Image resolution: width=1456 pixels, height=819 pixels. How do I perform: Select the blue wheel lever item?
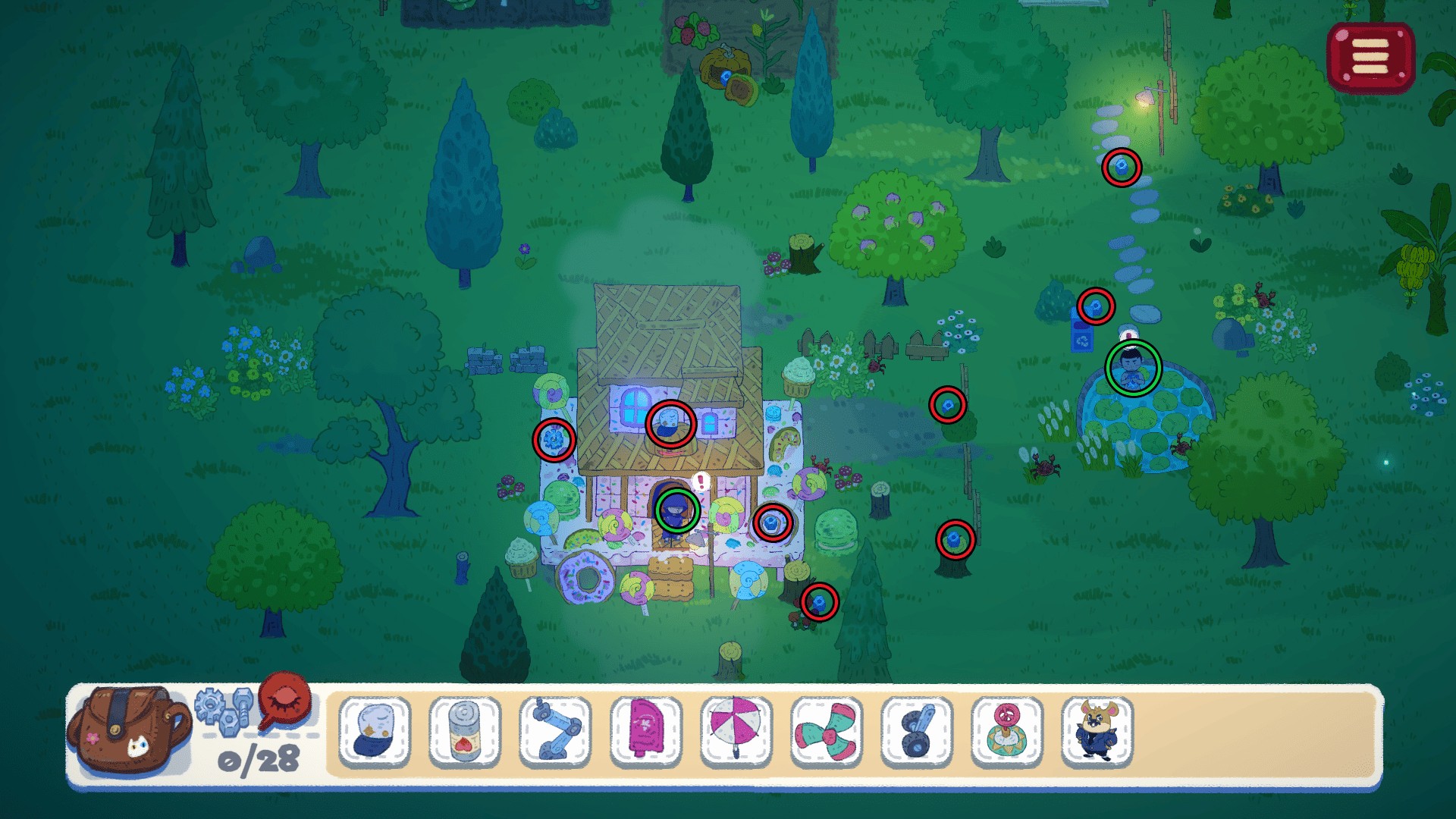point(917,731)
